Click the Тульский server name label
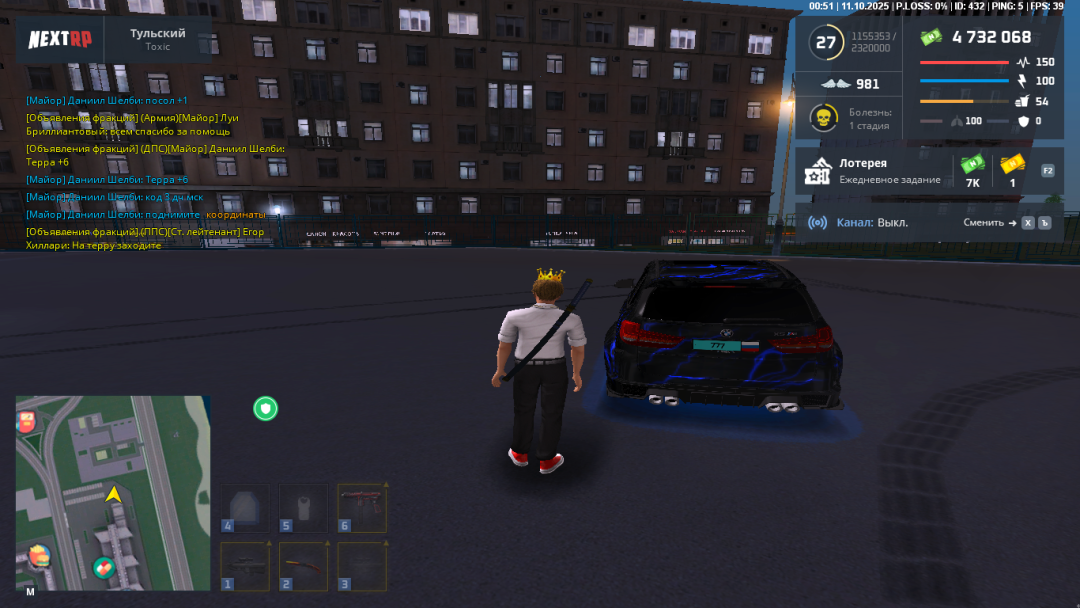The image size is (1080, 608). click(x=157, y=34)
